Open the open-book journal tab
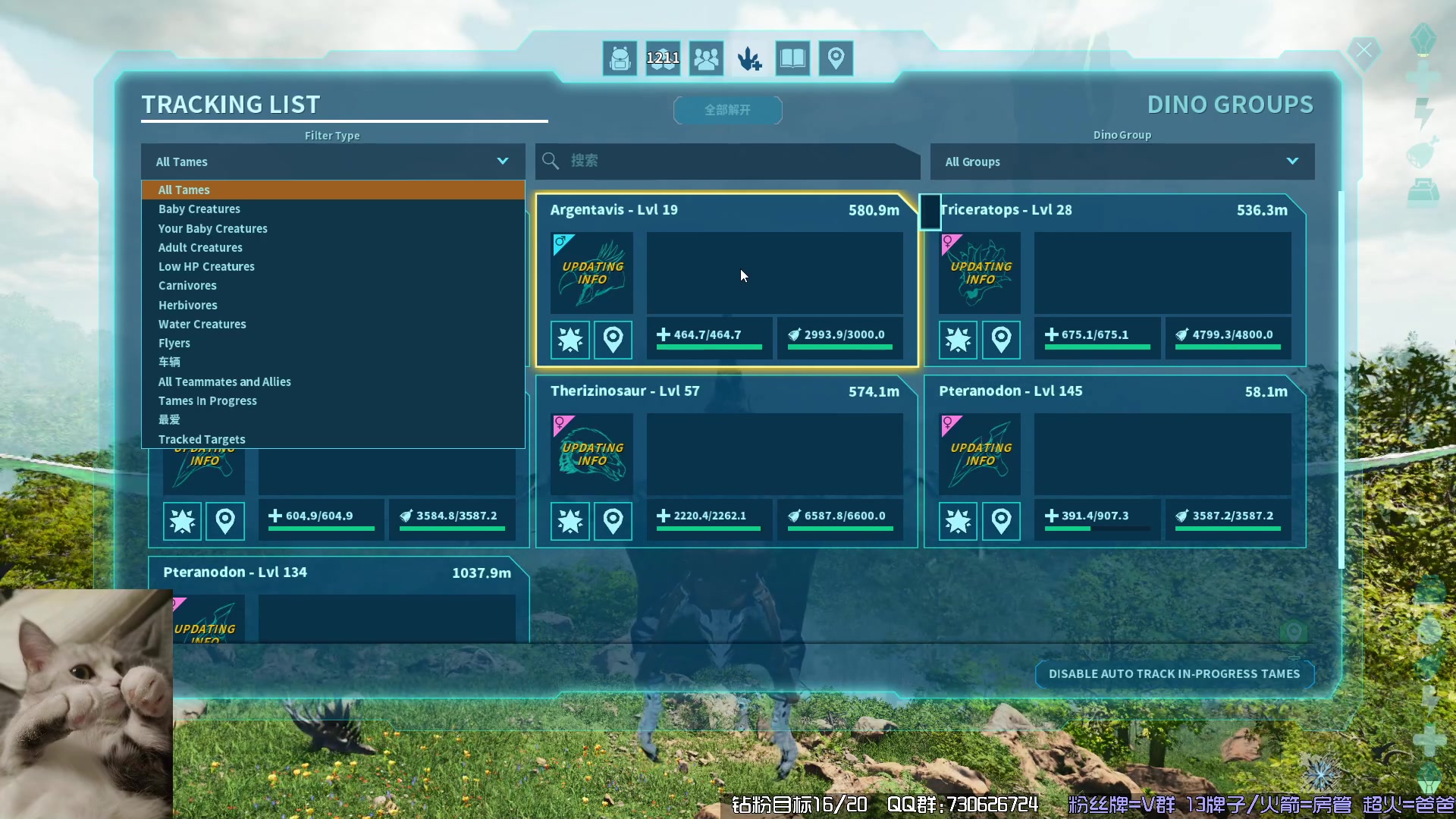1456x819 pixels. [792, 58]
